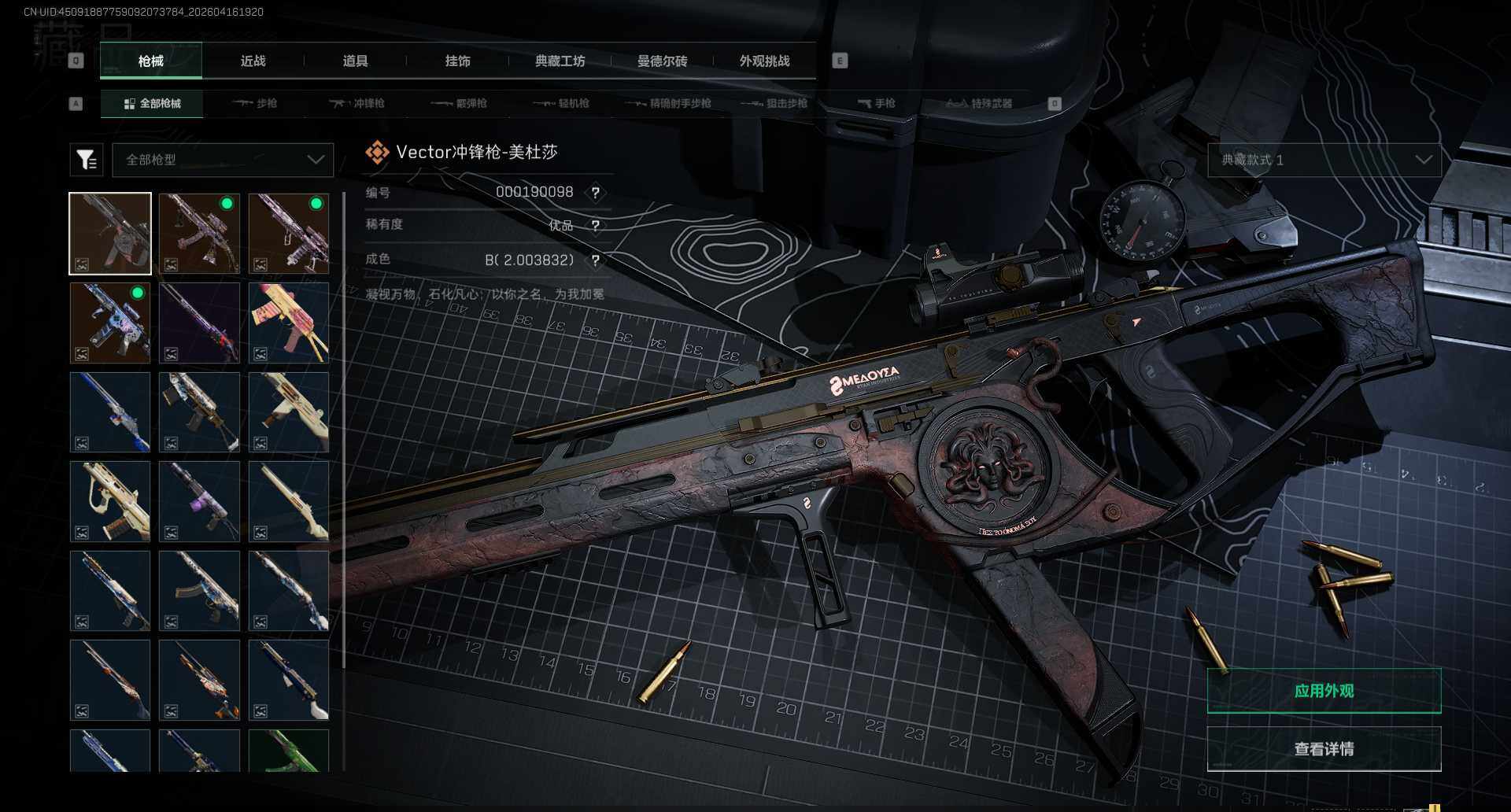Select the 手枪 pistol category
1511x812 pixels.
[876, 103]
